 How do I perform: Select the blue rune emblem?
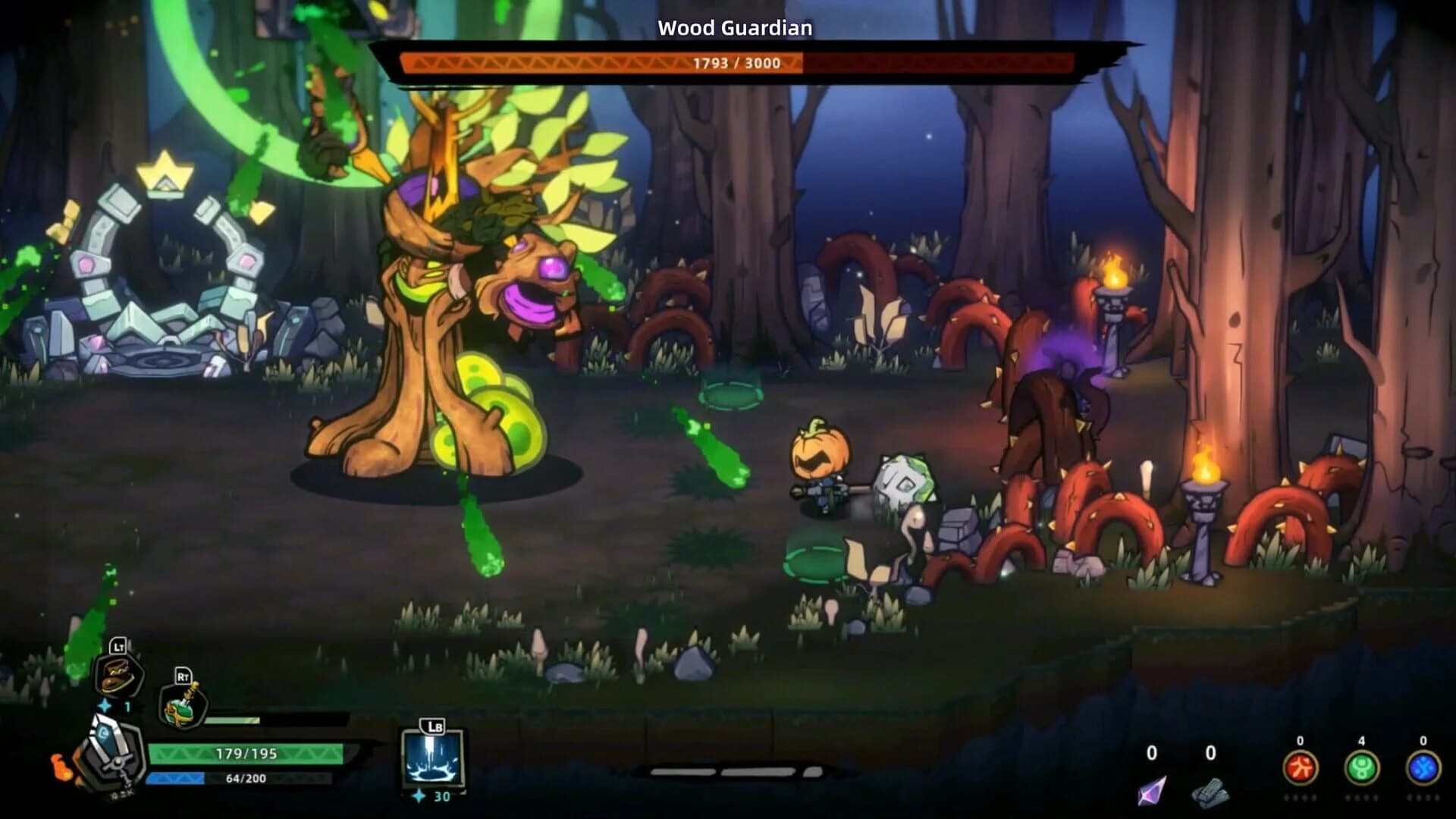click(1423, 769)
